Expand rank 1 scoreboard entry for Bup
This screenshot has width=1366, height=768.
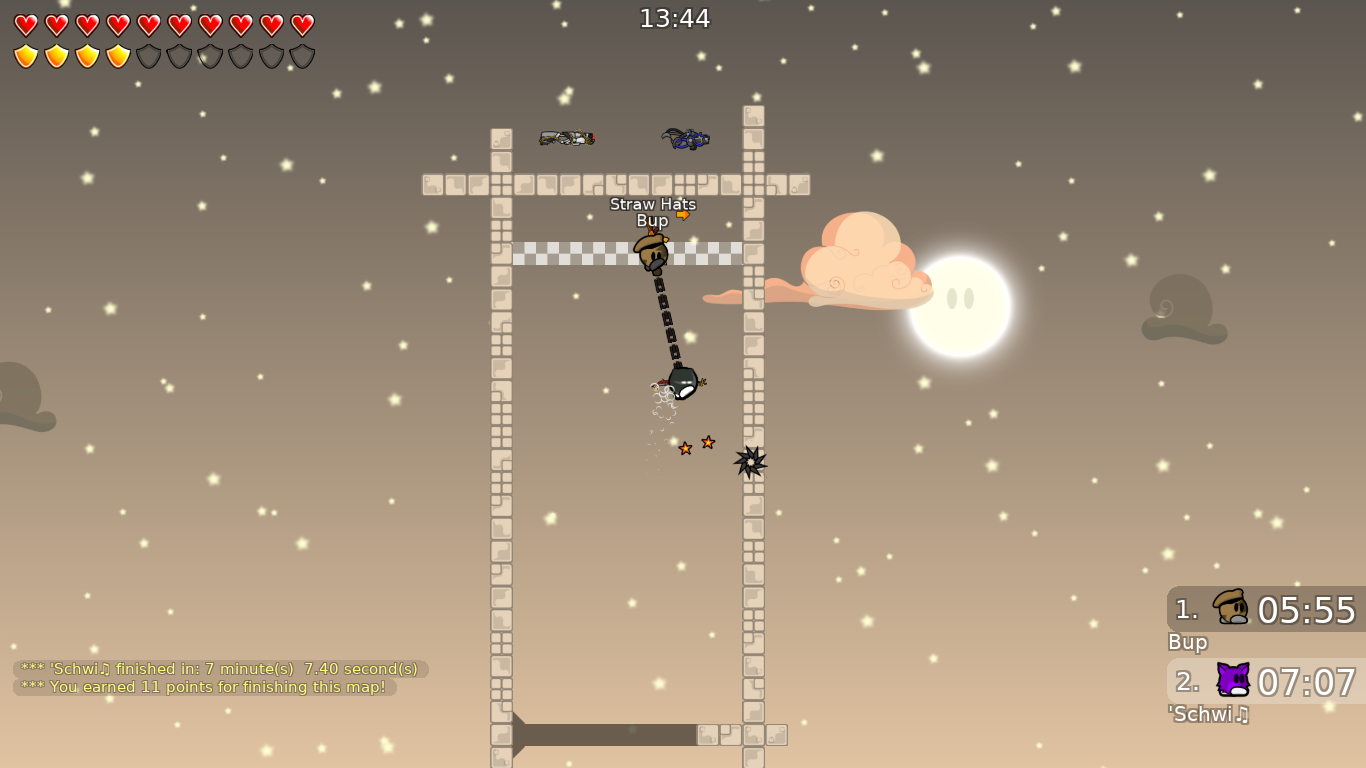tap(1264, 610)
